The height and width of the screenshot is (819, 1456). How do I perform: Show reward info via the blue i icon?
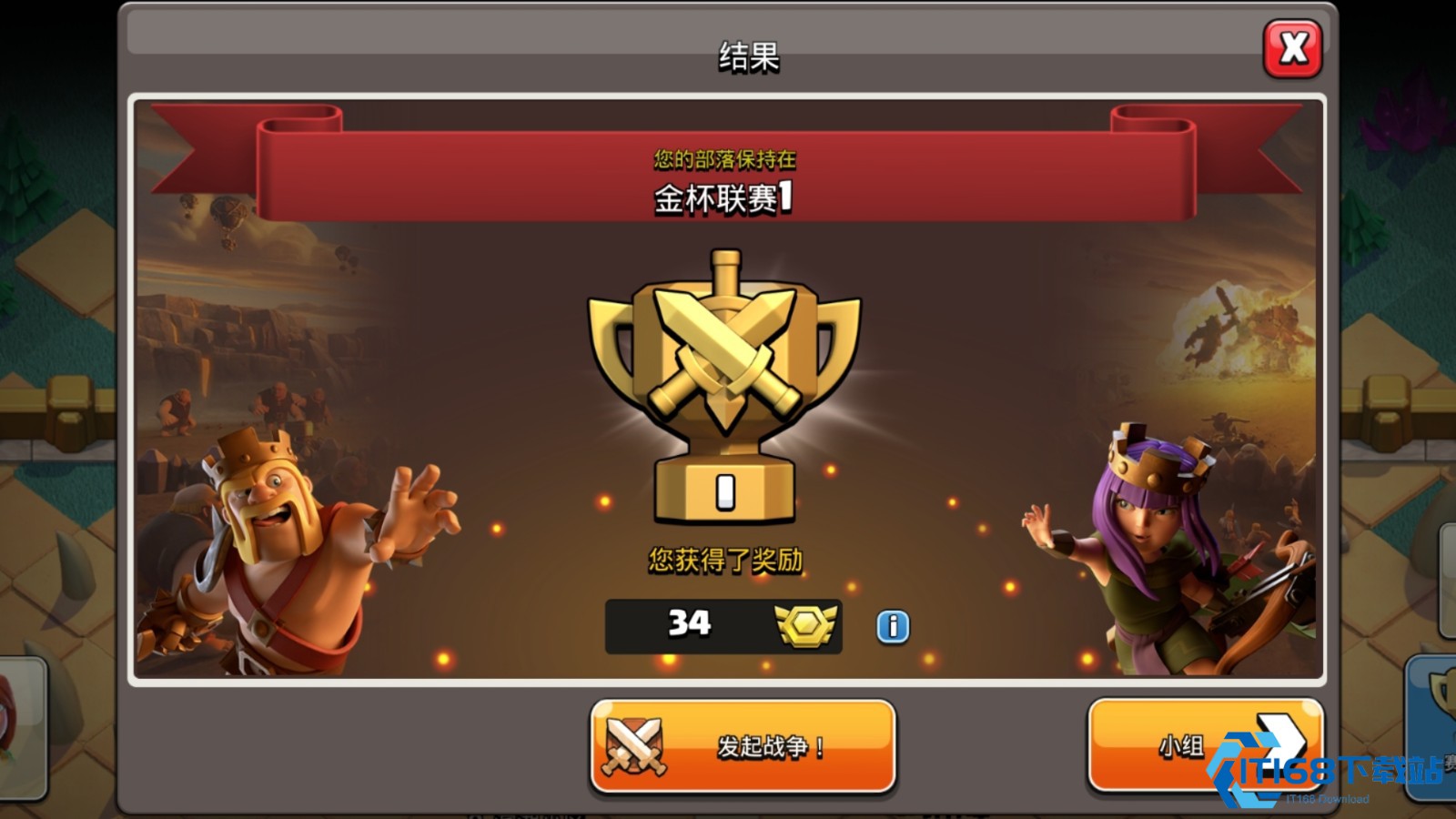click(x=893, y=626)
